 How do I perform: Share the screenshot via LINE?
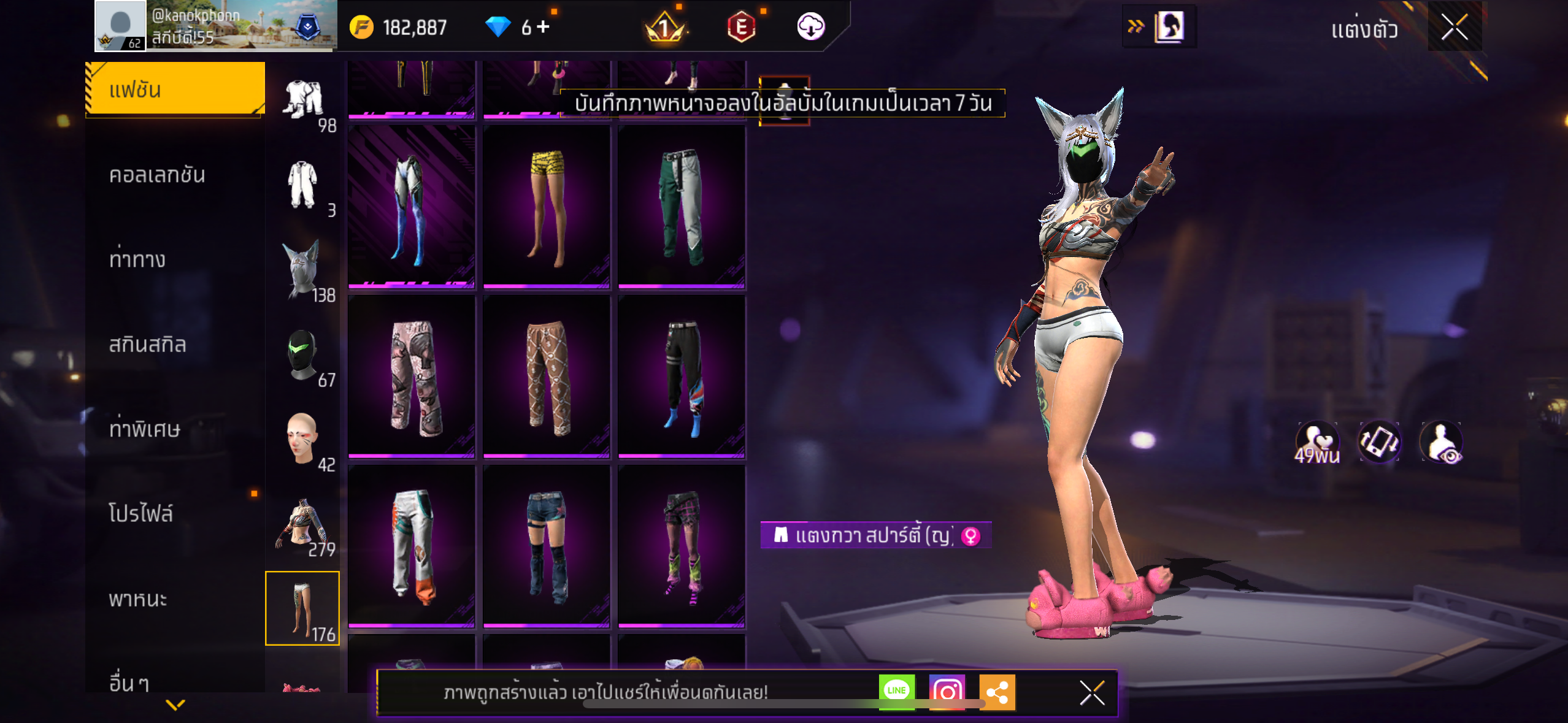[x=896, y=691]
